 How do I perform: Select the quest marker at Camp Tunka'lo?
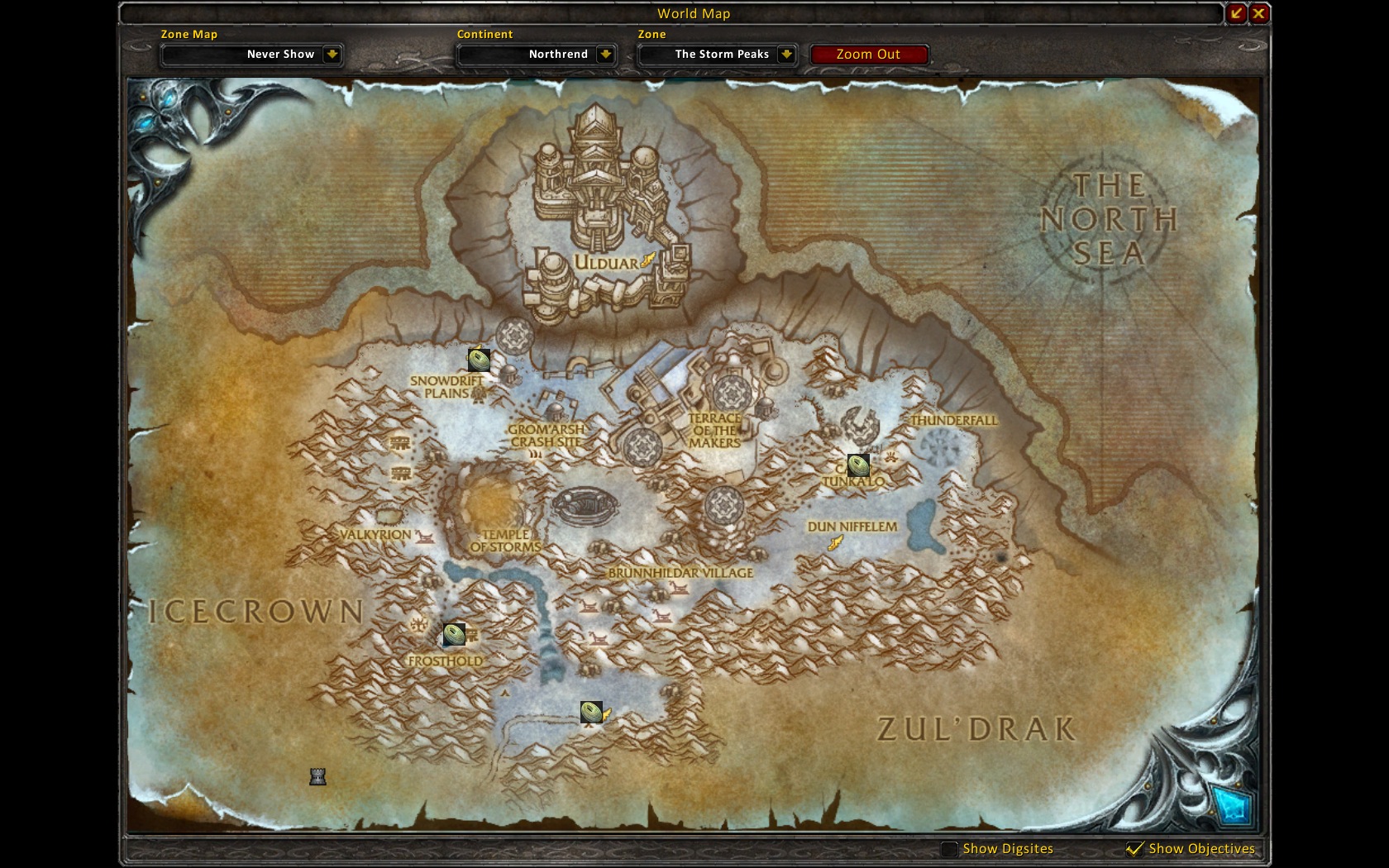click(858, 465)
